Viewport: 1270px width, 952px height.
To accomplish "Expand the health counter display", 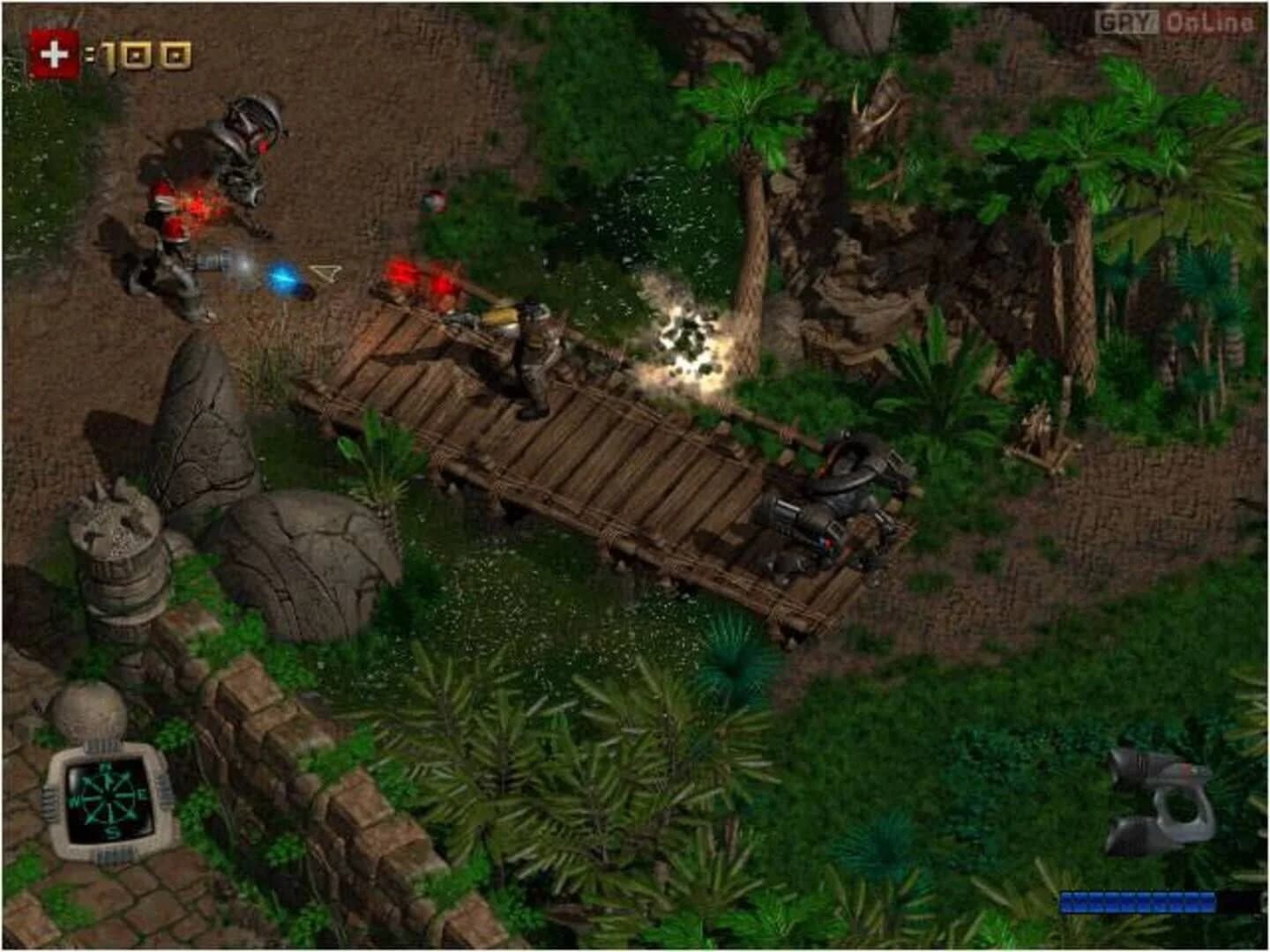I will pos(115,53).
